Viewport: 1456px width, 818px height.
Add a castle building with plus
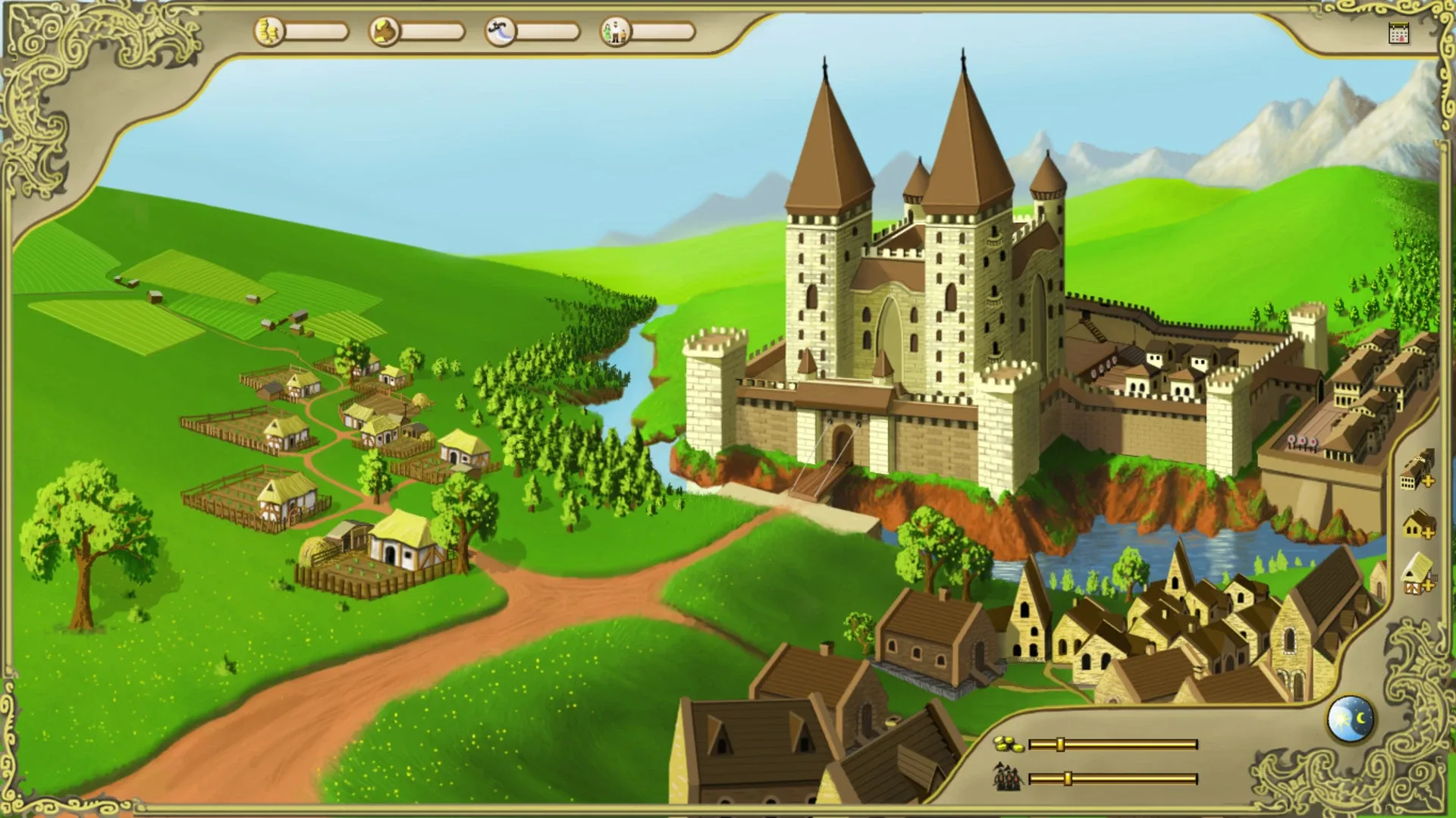click(x=1416, y=472)
